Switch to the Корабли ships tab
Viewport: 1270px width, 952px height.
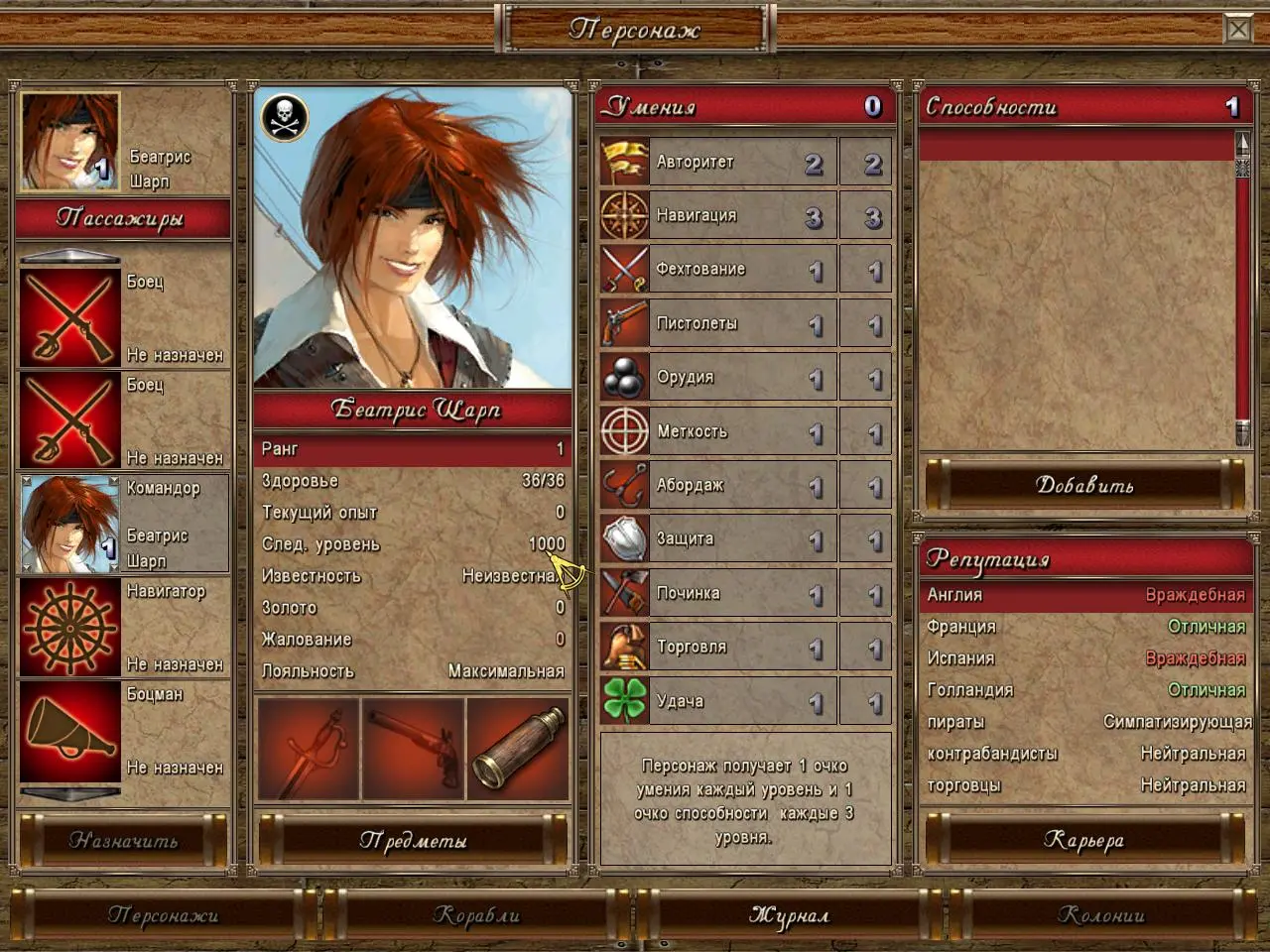(x=476, y=914)
